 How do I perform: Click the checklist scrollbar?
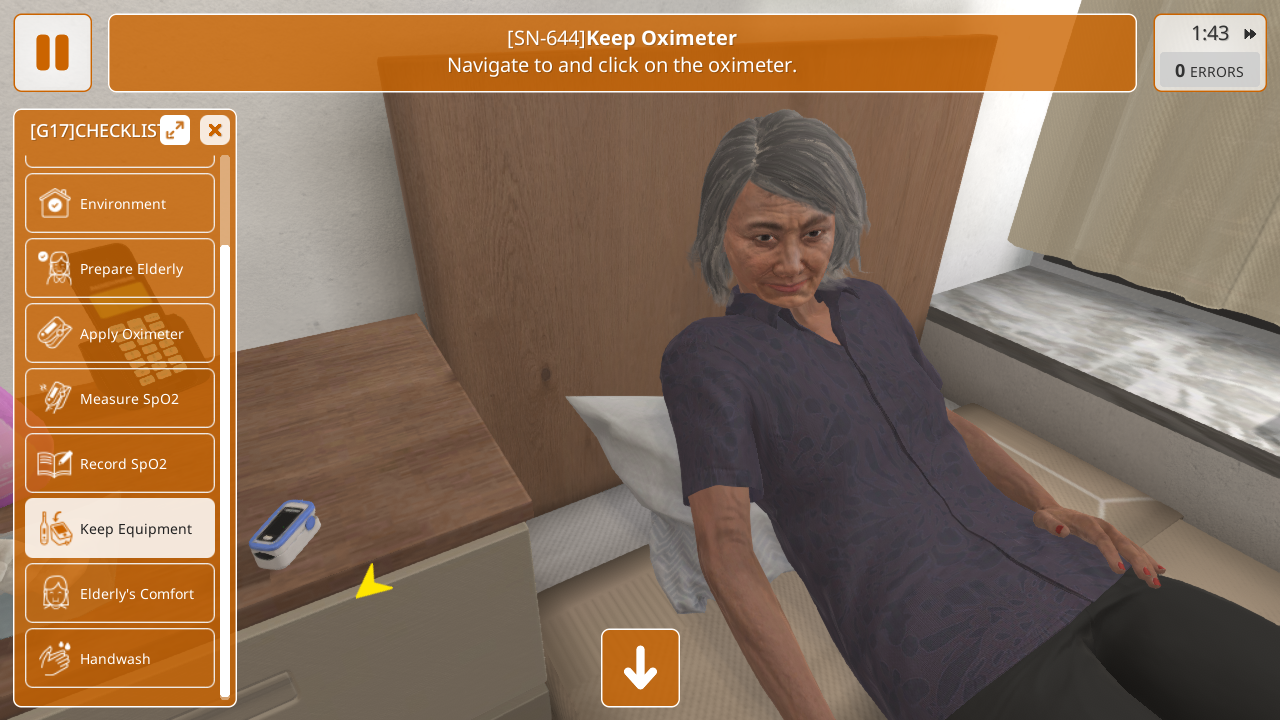[225, 470]
